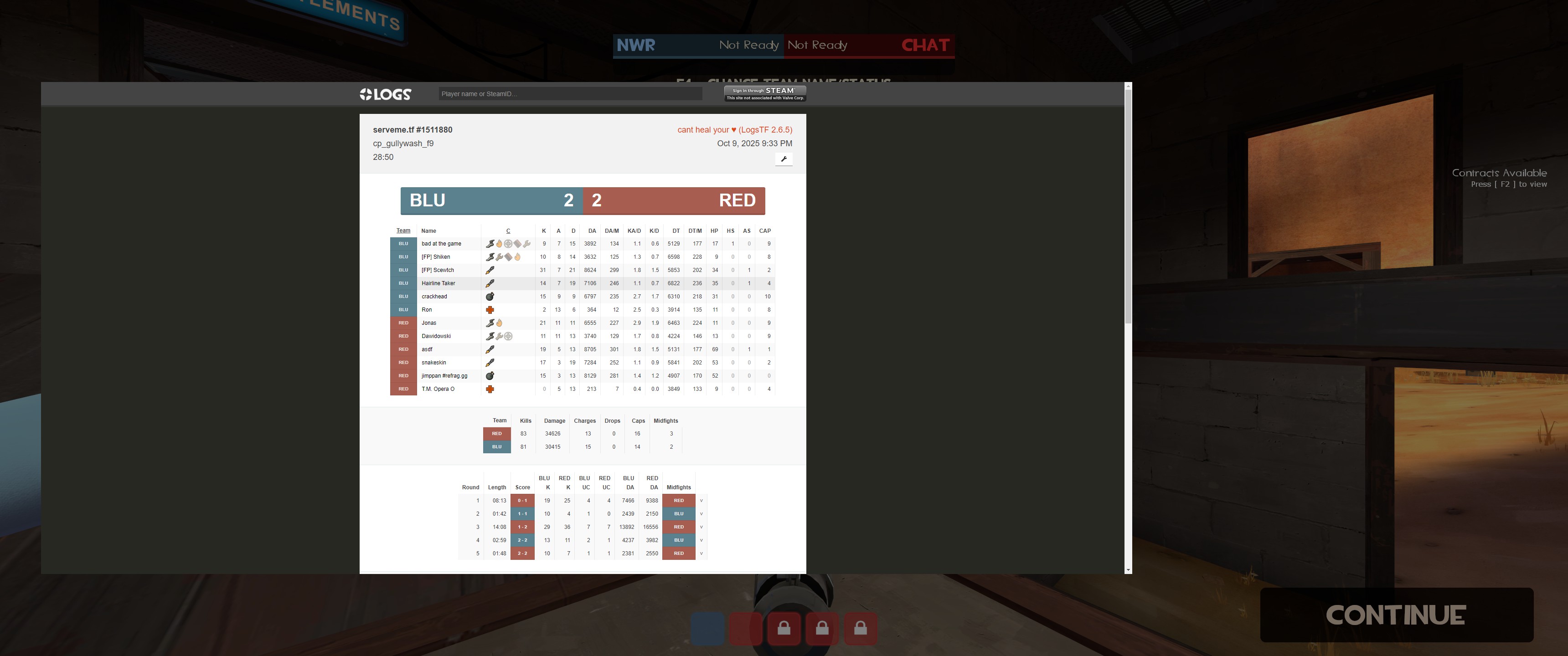Image resolution: width=1568 pixels, height=656 pixels.
Task: Focus the player name or SteamID search field
Action: 570,94
